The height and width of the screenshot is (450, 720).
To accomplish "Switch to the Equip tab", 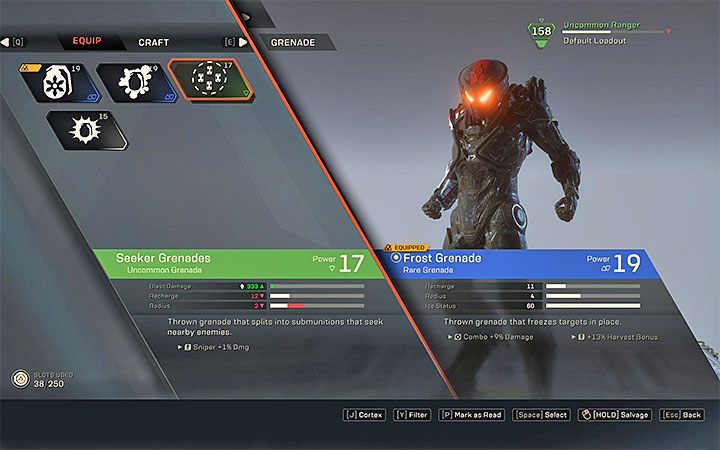I will pyautogui.click(x=86, y=42).
